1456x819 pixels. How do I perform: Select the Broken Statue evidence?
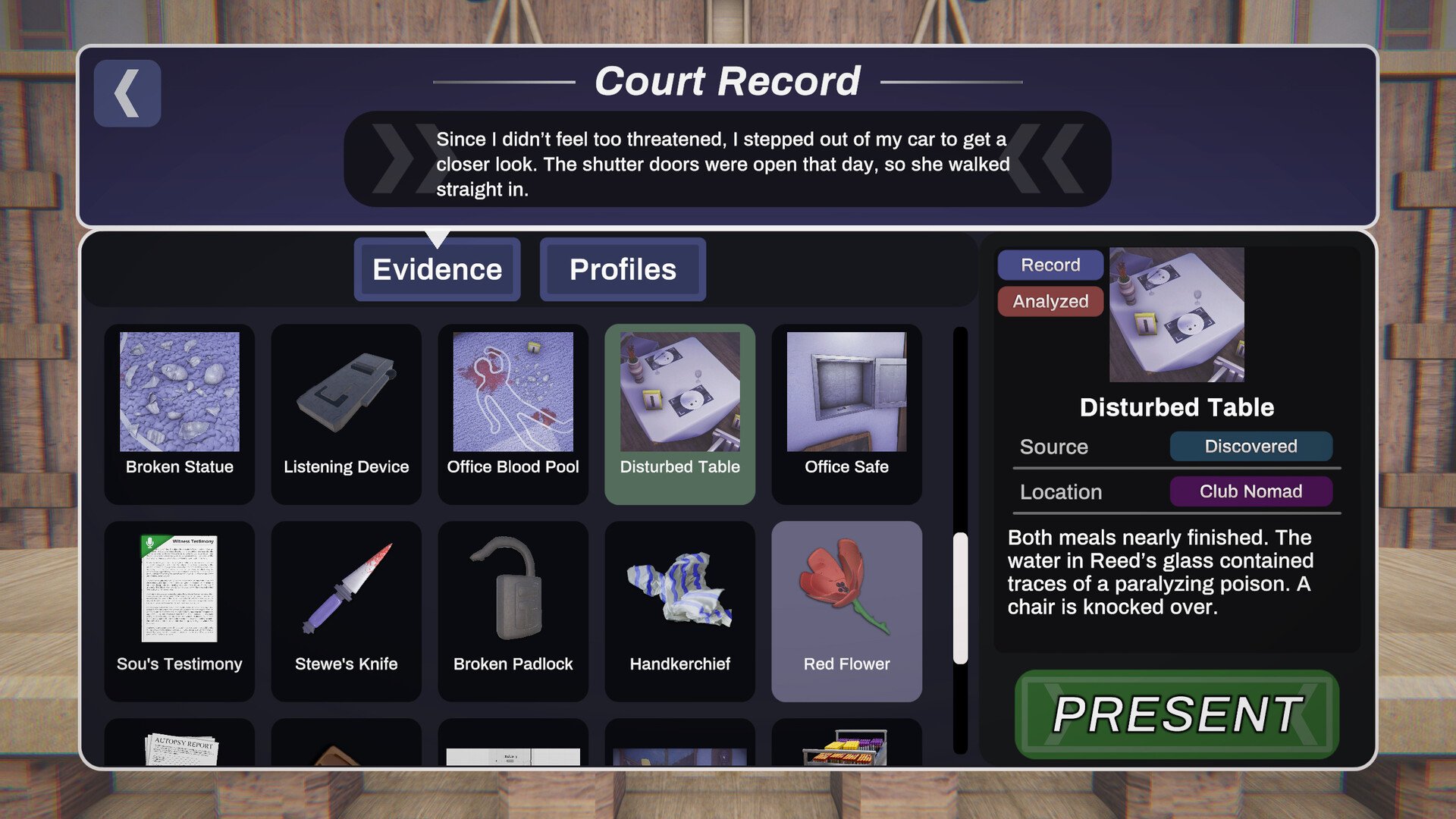click(179, 413)
